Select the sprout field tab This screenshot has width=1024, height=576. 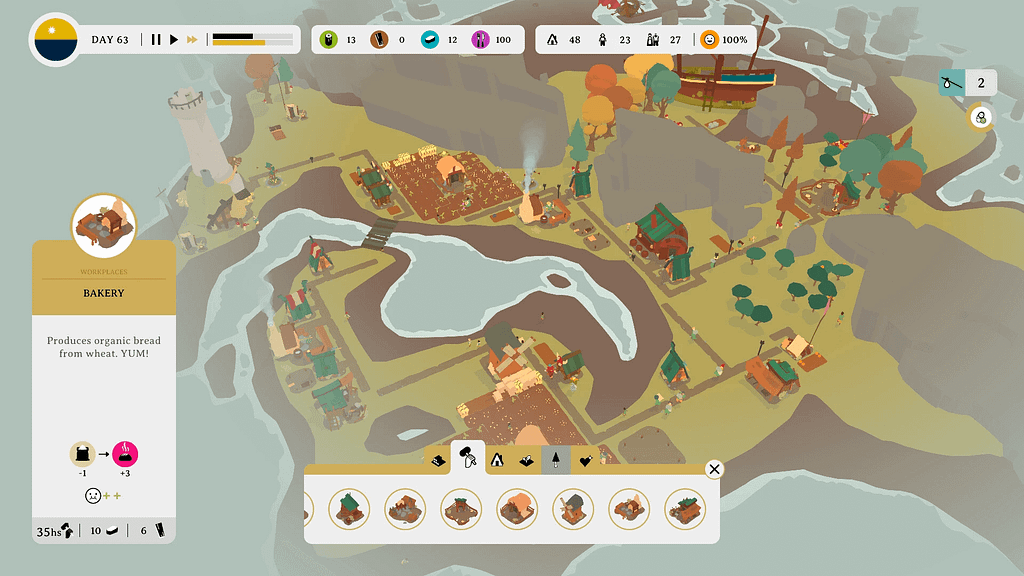point(526,461)
